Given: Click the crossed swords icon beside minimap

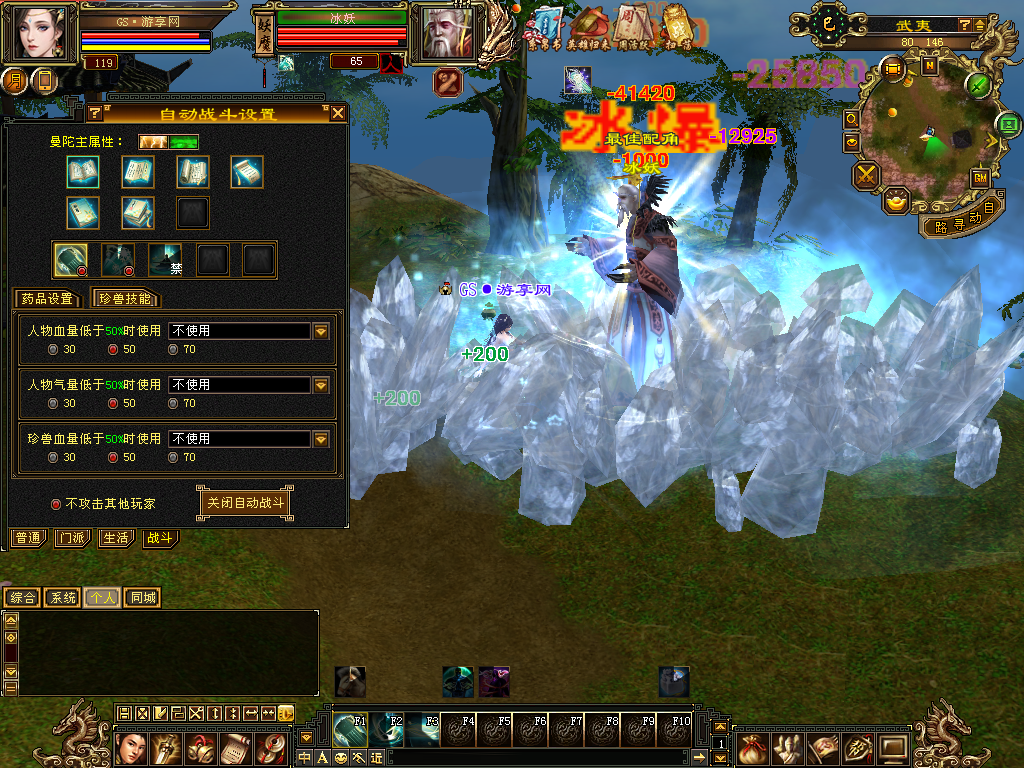Looking at the screenshot, I should [866, 176].
